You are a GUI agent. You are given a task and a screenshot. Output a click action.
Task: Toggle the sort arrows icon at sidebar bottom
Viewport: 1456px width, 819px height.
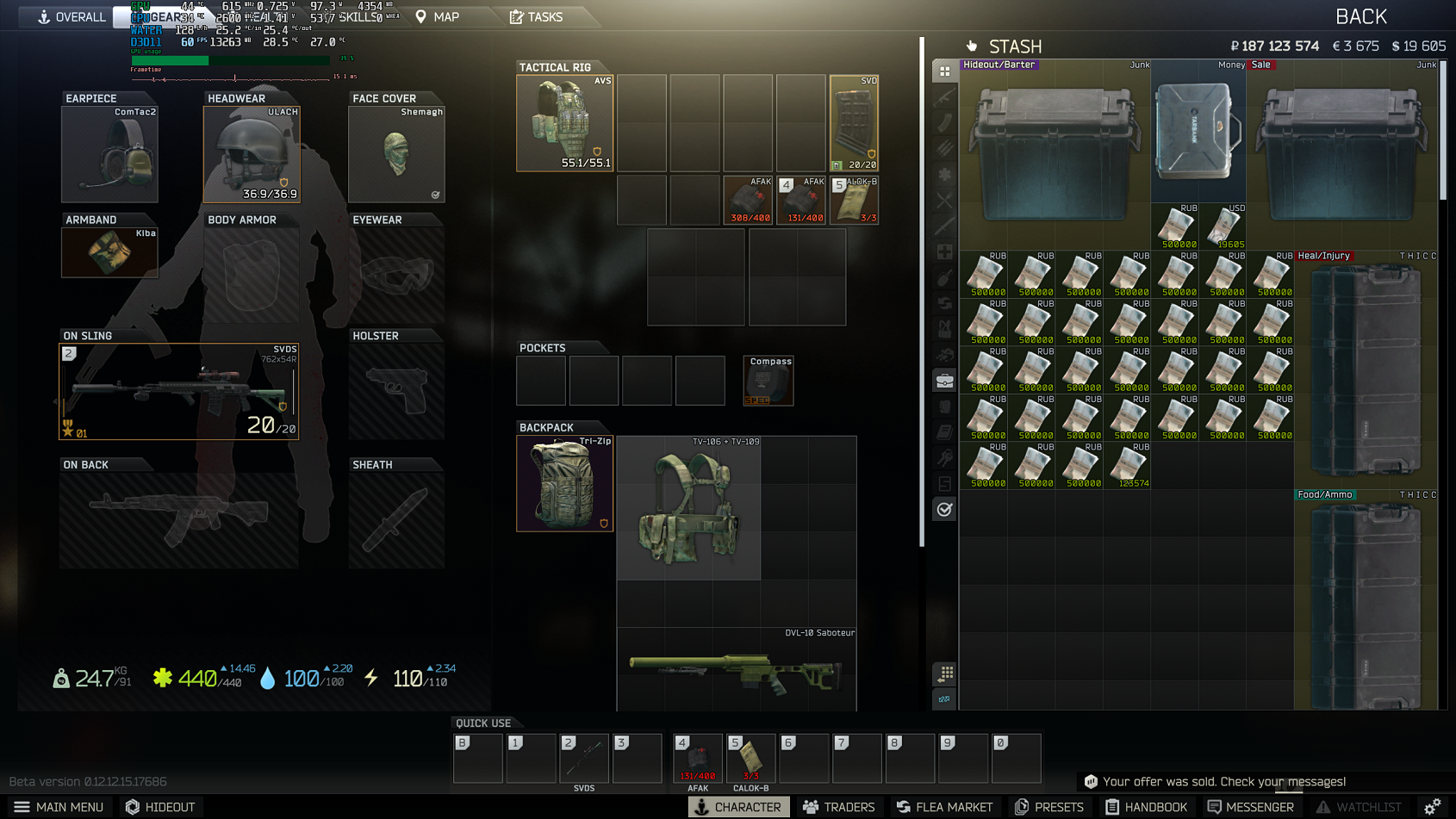(945, 700)
